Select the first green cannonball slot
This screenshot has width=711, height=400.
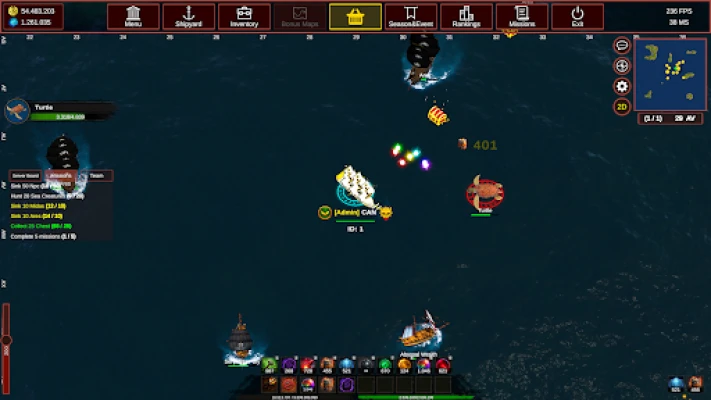270,365
